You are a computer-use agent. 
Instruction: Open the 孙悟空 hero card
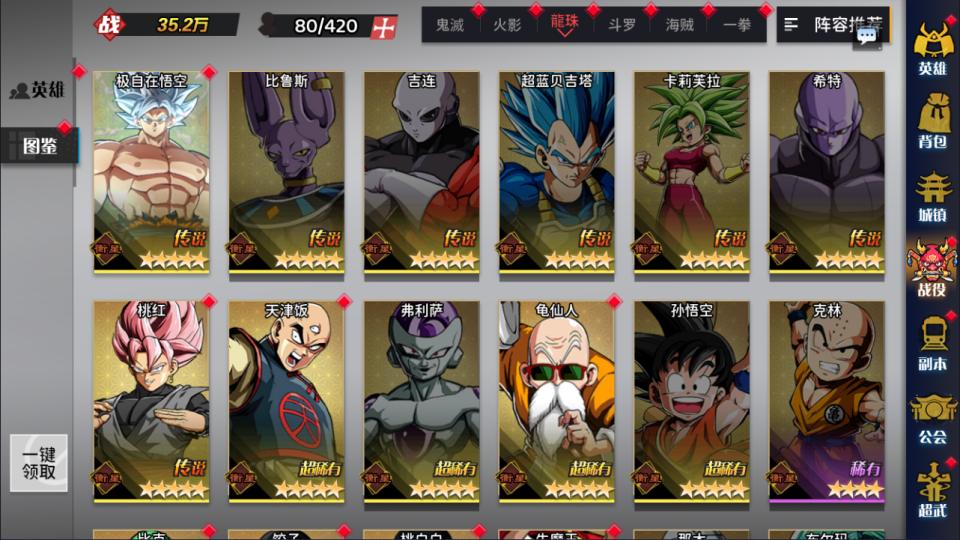pyautogui.click(x=691, y=400)
